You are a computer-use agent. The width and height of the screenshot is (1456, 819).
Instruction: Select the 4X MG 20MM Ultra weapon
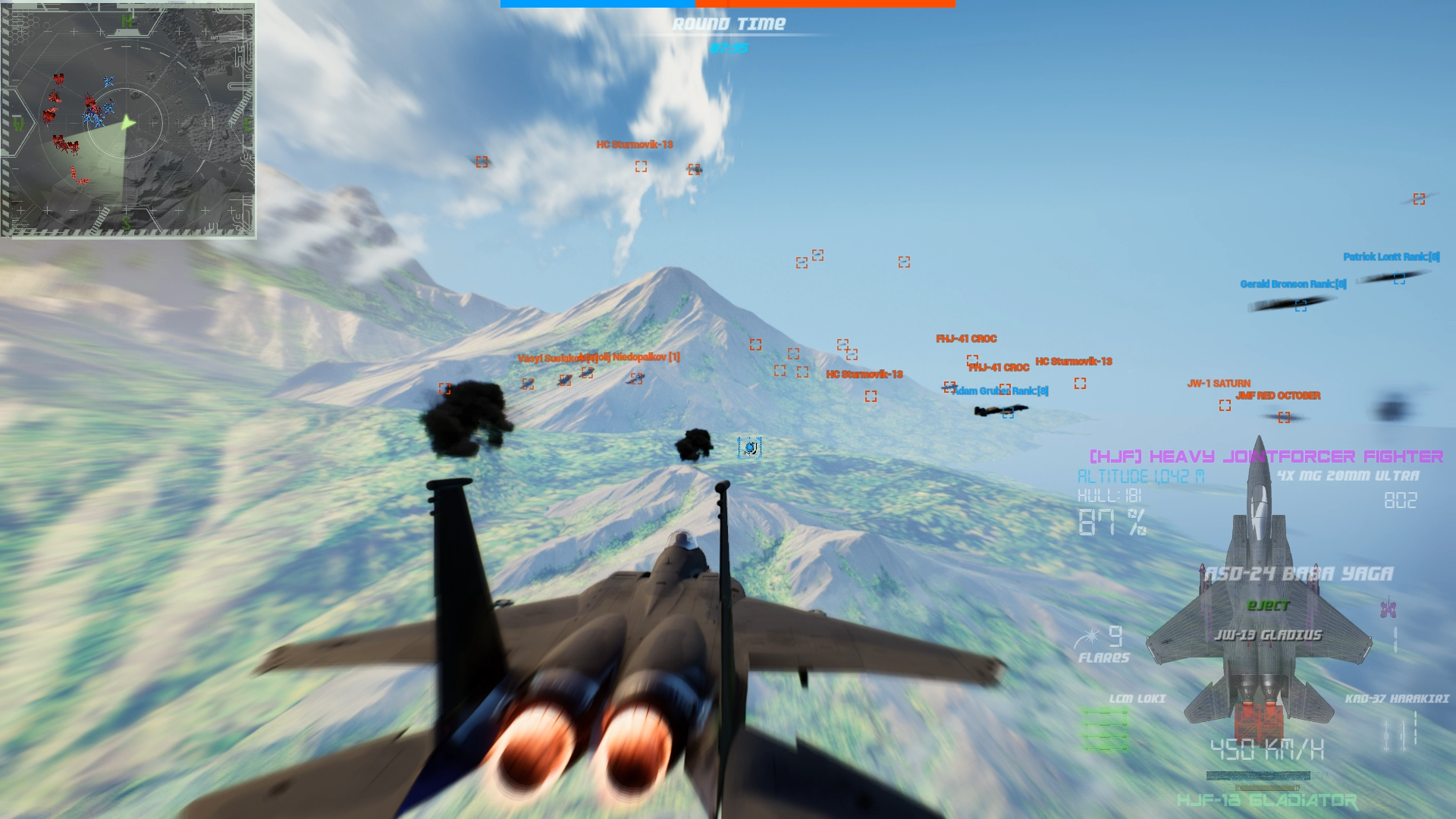coord(1348,476)
